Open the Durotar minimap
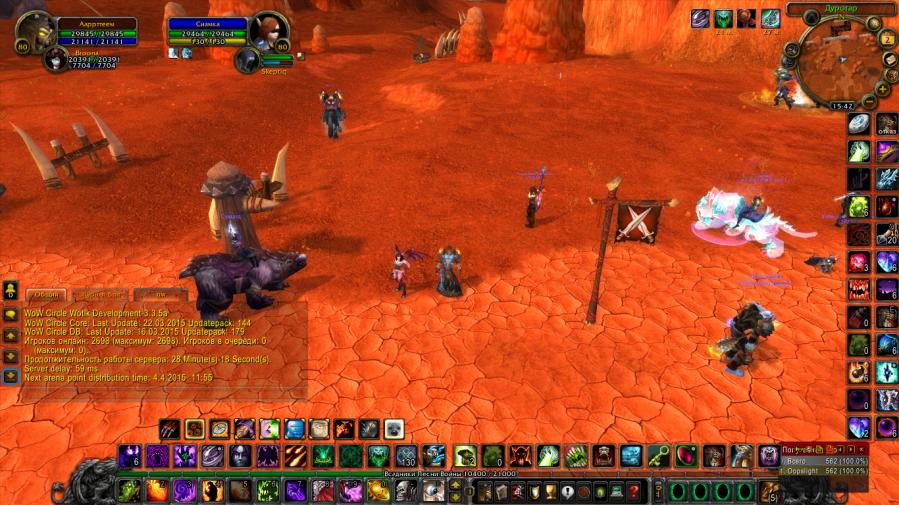 point(832,62)
